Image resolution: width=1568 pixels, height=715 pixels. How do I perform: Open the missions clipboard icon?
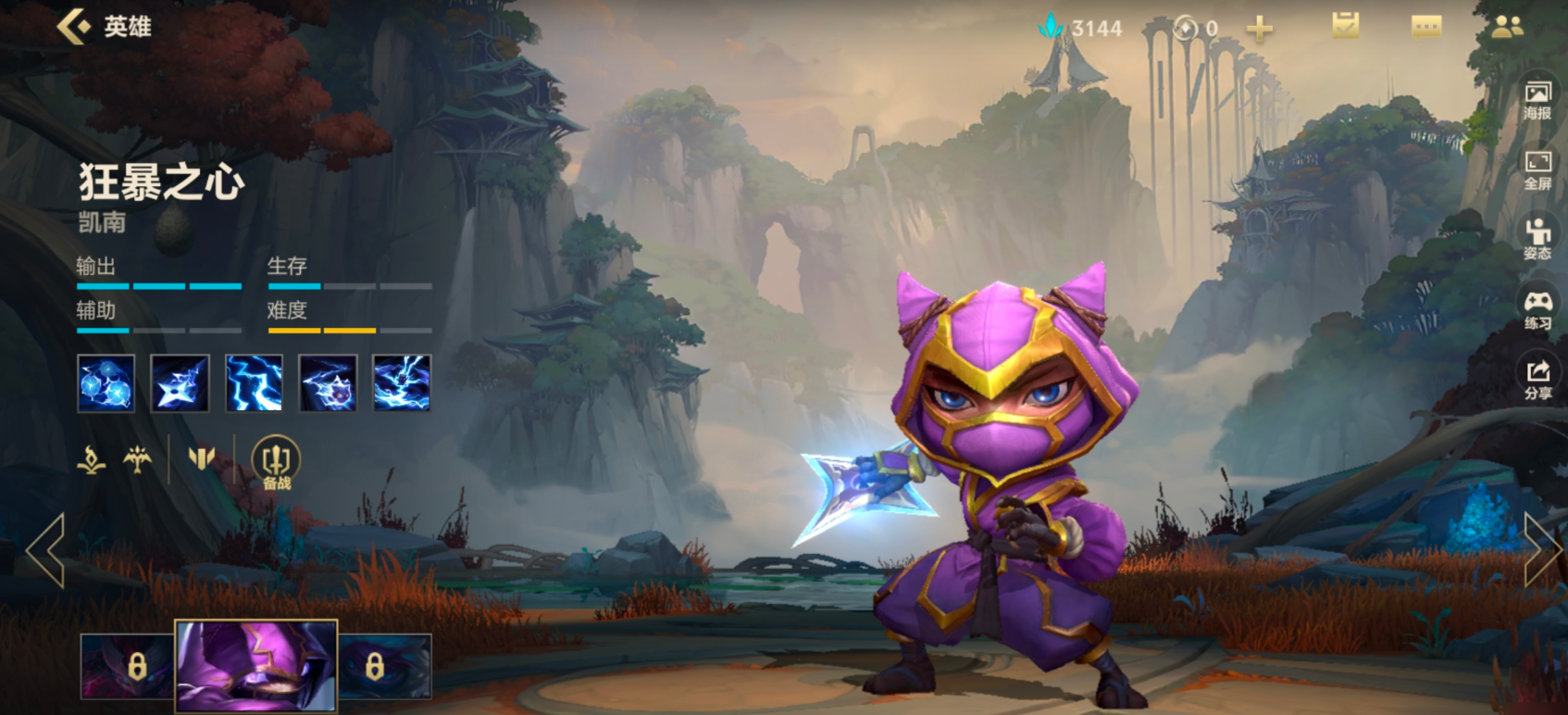click(x=1345, y=26)
